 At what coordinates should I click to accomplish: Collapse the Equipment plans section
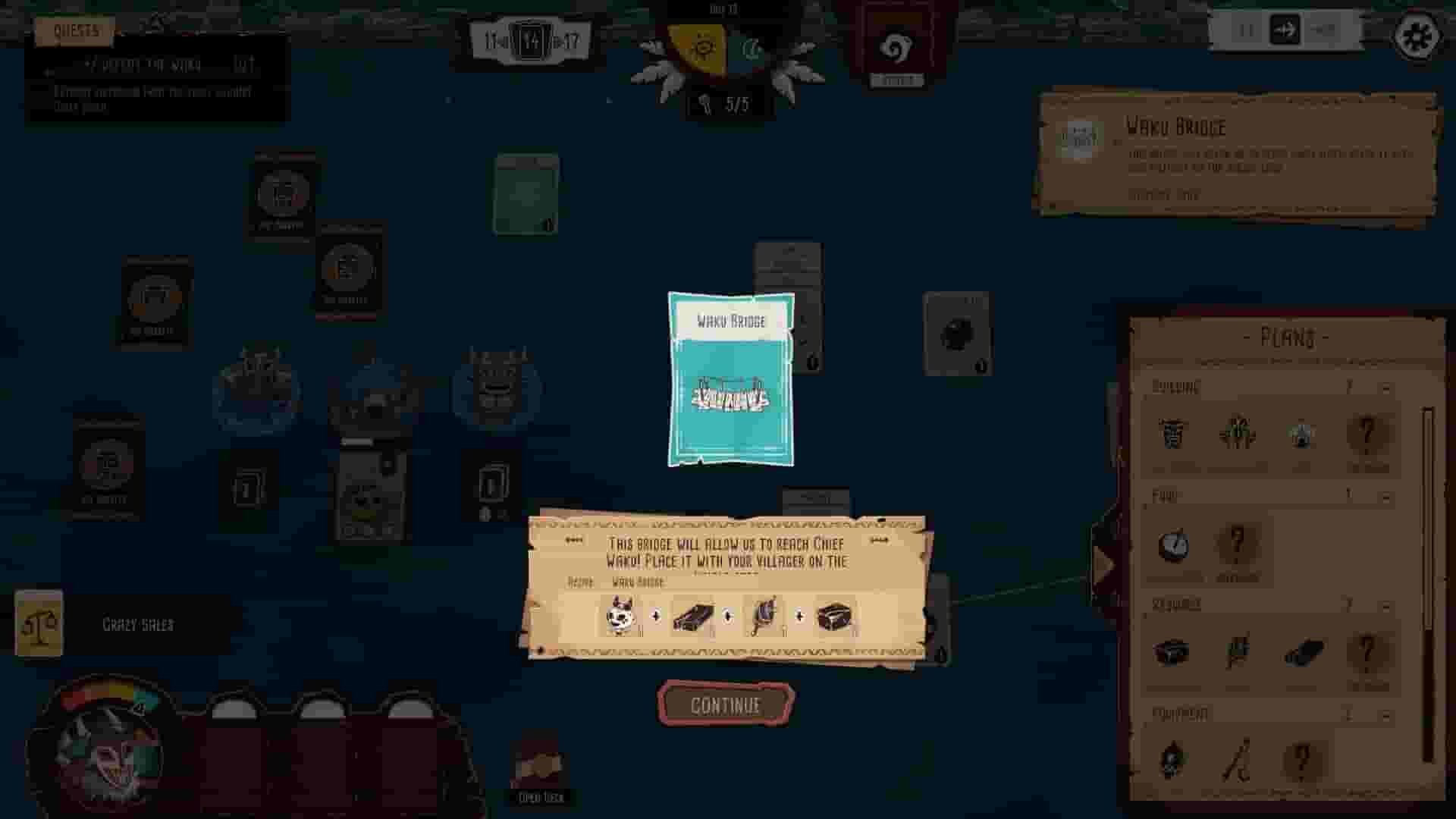coord(1385,714)
